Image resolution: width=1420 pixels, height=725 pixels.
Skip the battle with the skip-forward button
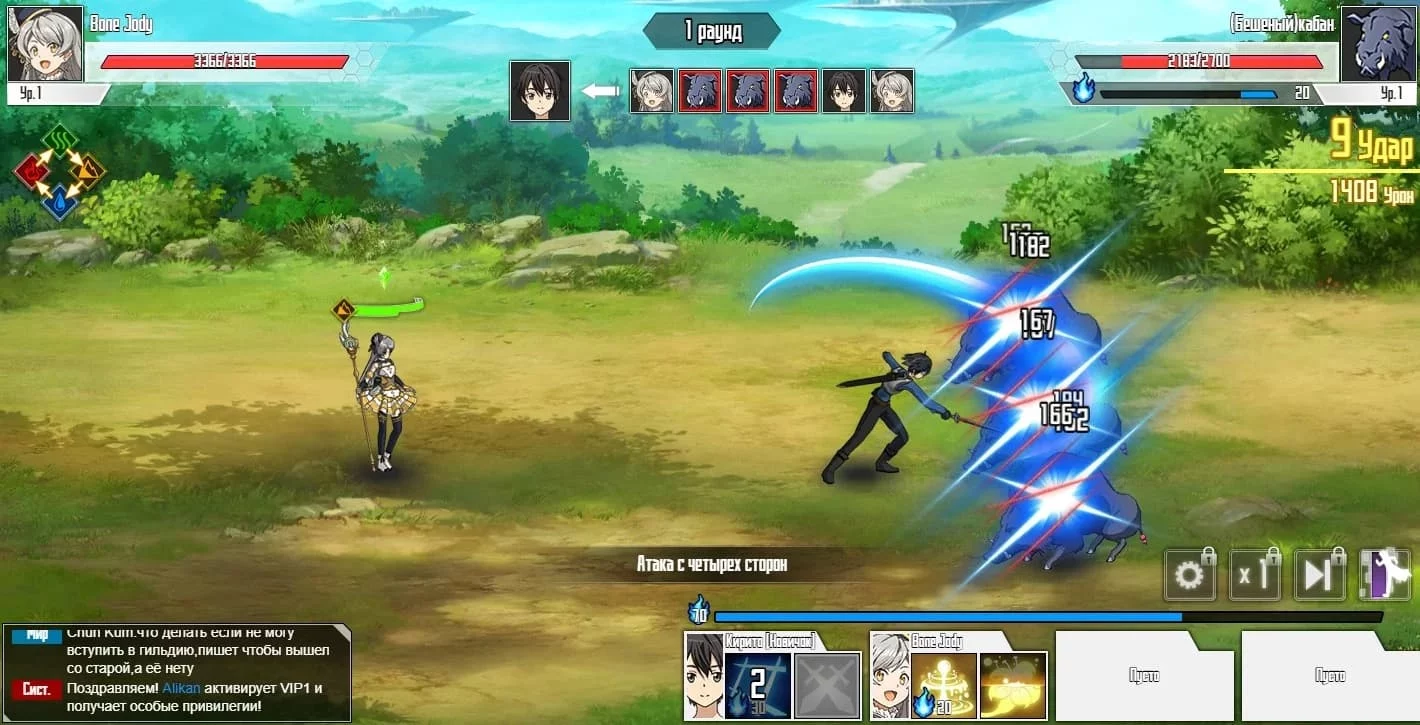pyautogui.click(x=1319, y=576)
